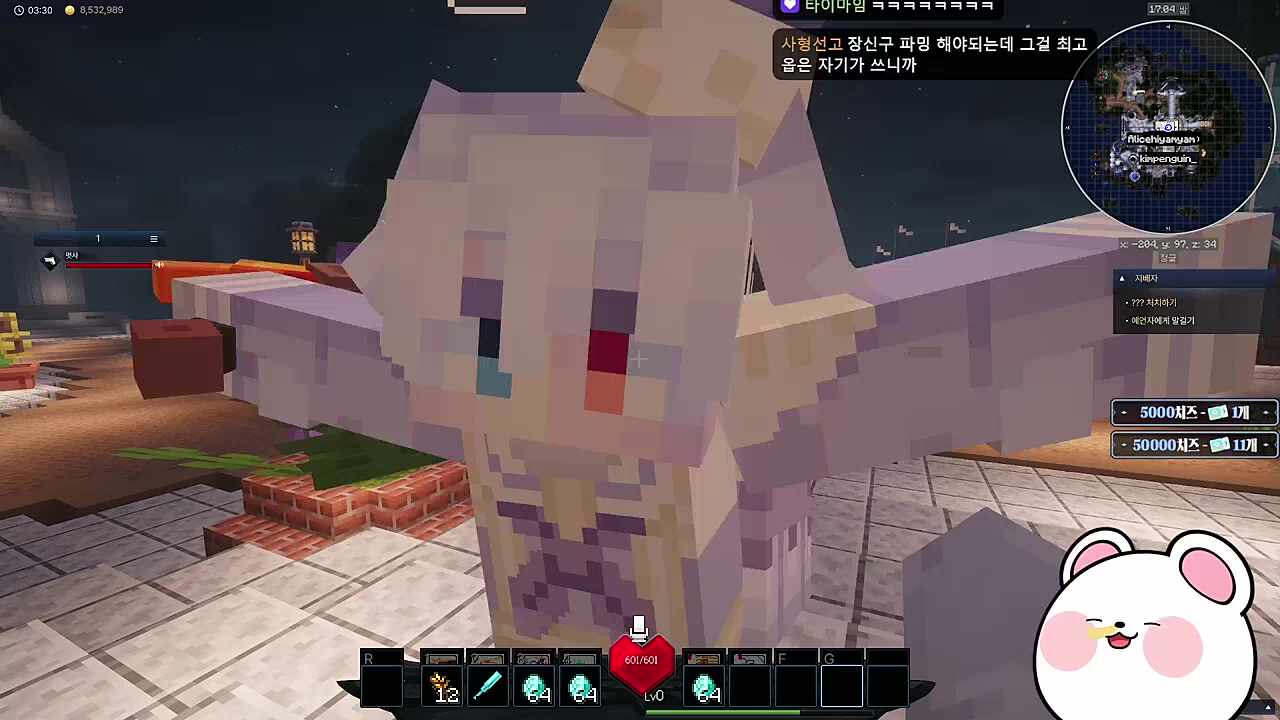Click the purple badge icon beside 타이마임
Viewport: 1280px width, 720px height.
click(789, 8)
